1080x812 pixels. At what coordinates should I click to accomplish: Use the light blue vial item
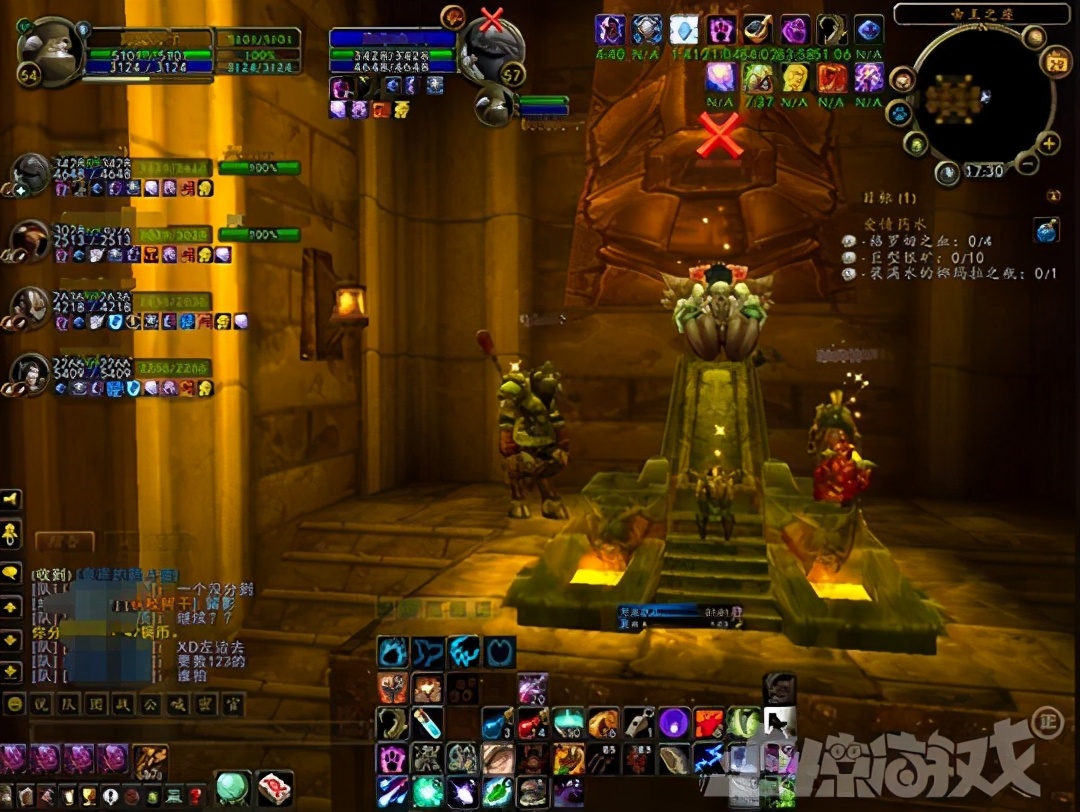point(427,722)
